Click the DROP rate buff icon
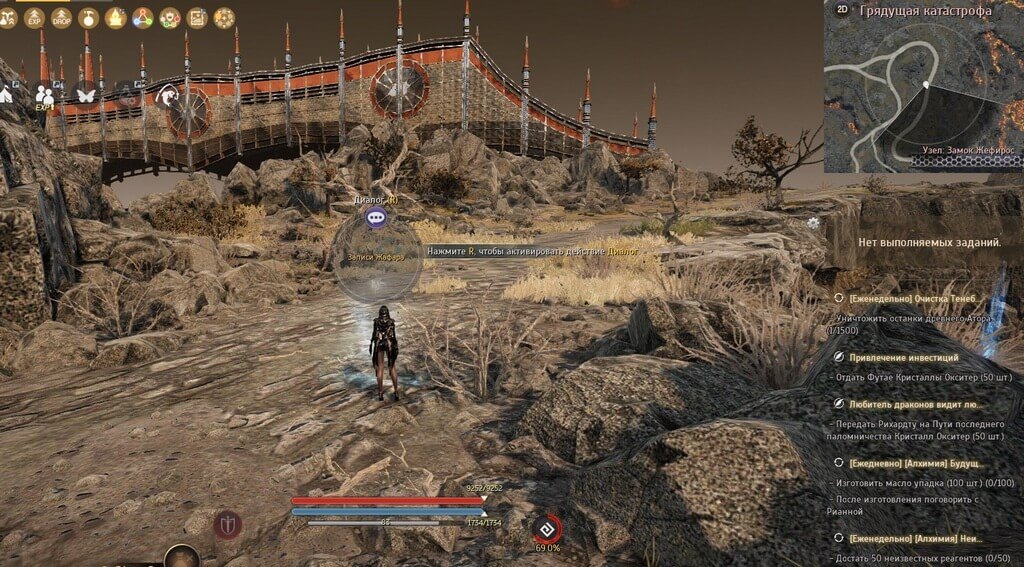The height and width of the screenshot is (567, 1024). point(62,18)
